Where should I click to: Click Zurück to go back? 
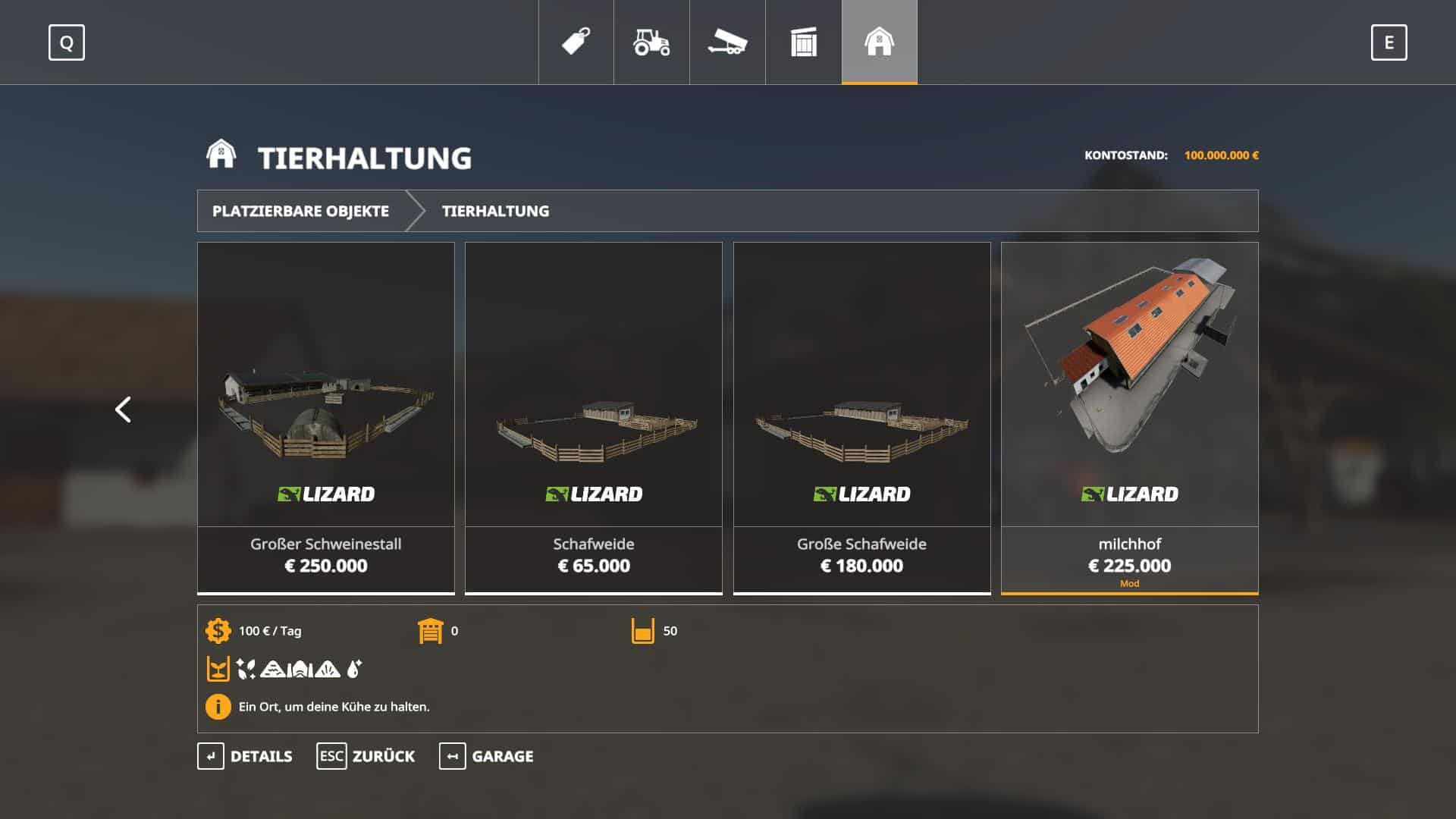click(x=366, y=756)
